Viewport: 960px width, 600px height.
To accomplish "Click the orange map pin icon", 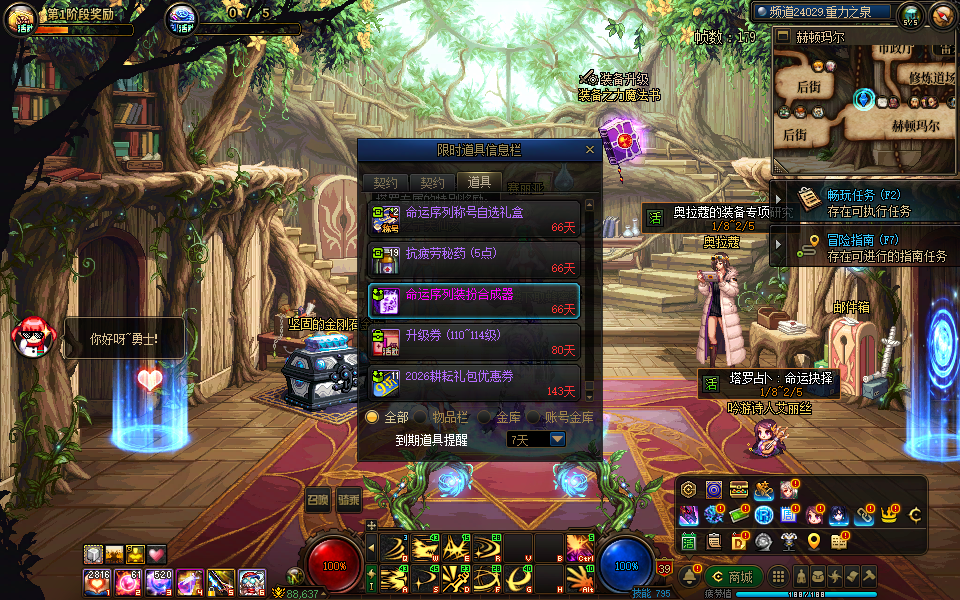I will [814, 541].
